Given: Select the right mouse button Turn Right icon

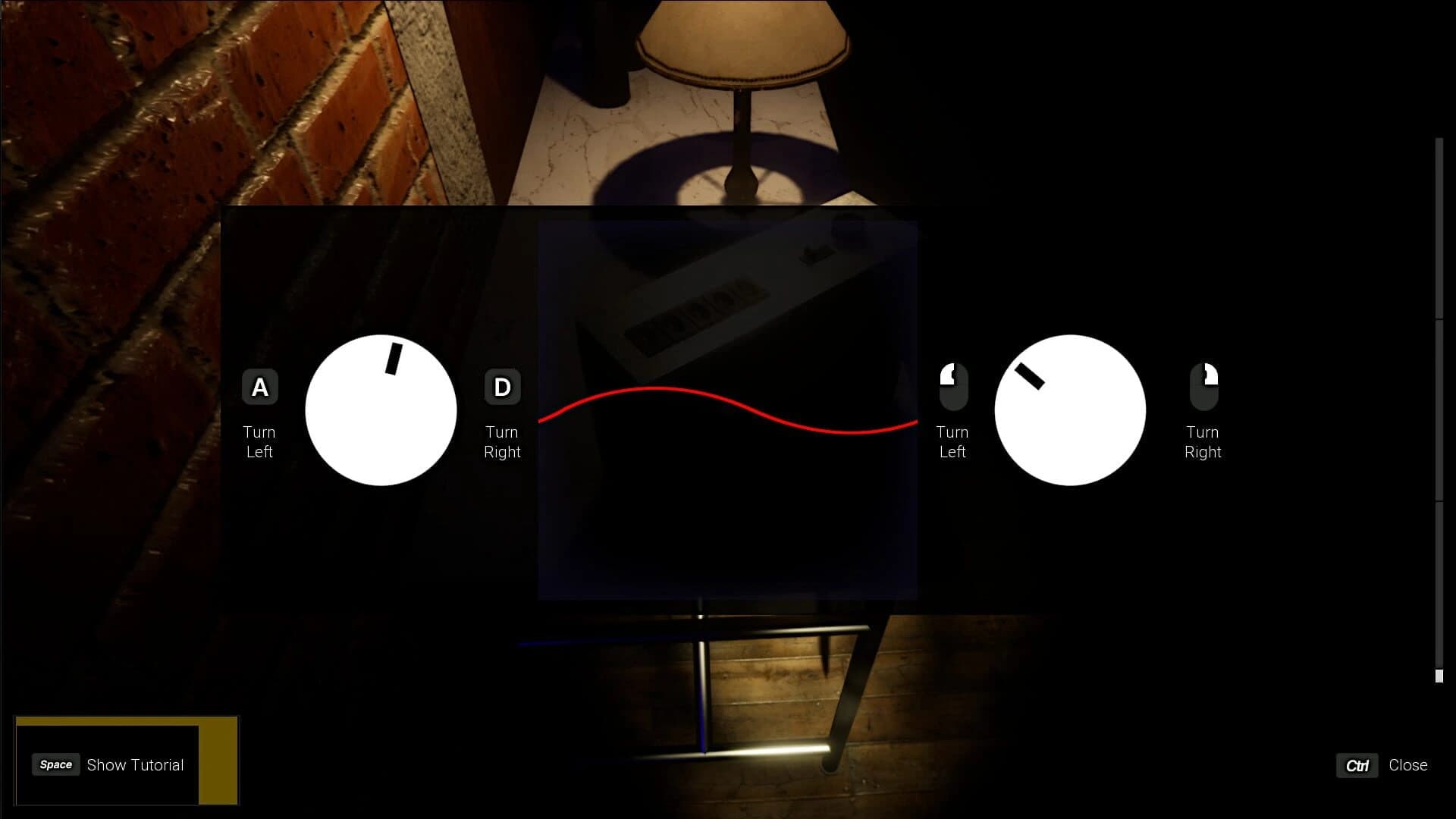Looking at the screenshot, I should click(x=1204, y=386).
